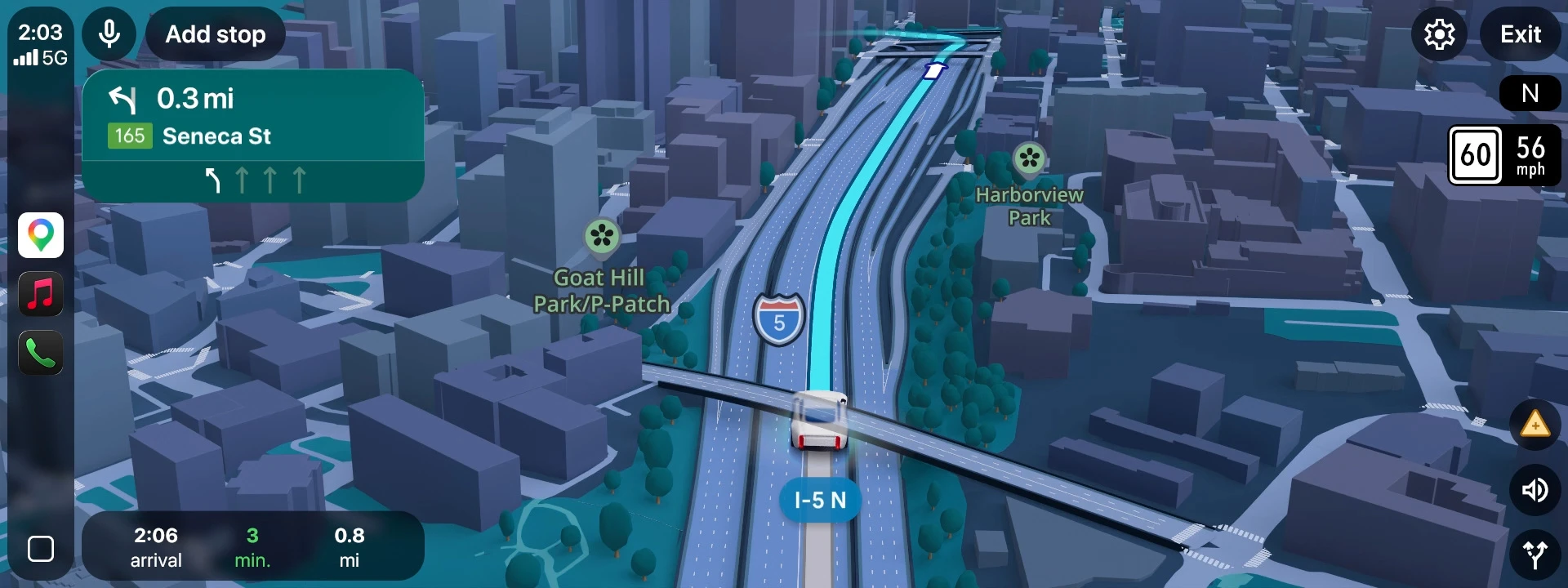Open the navigation settings gear
This screenshot has width=1568, height=588.
click(x=1439, y=34)
